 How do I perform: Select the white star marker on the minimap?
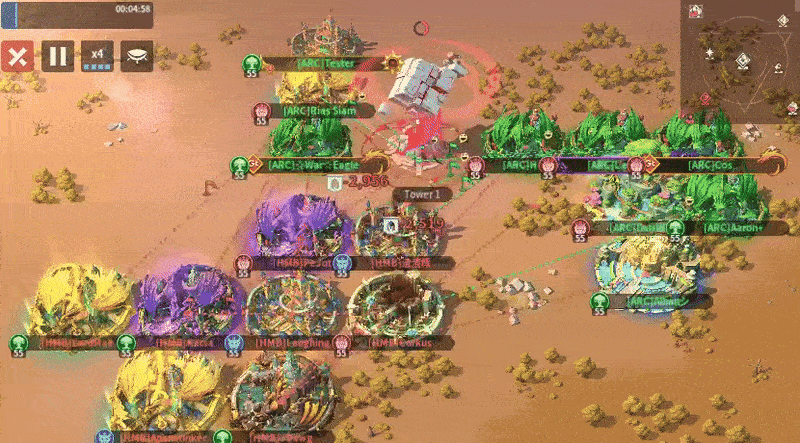[709, 51]
